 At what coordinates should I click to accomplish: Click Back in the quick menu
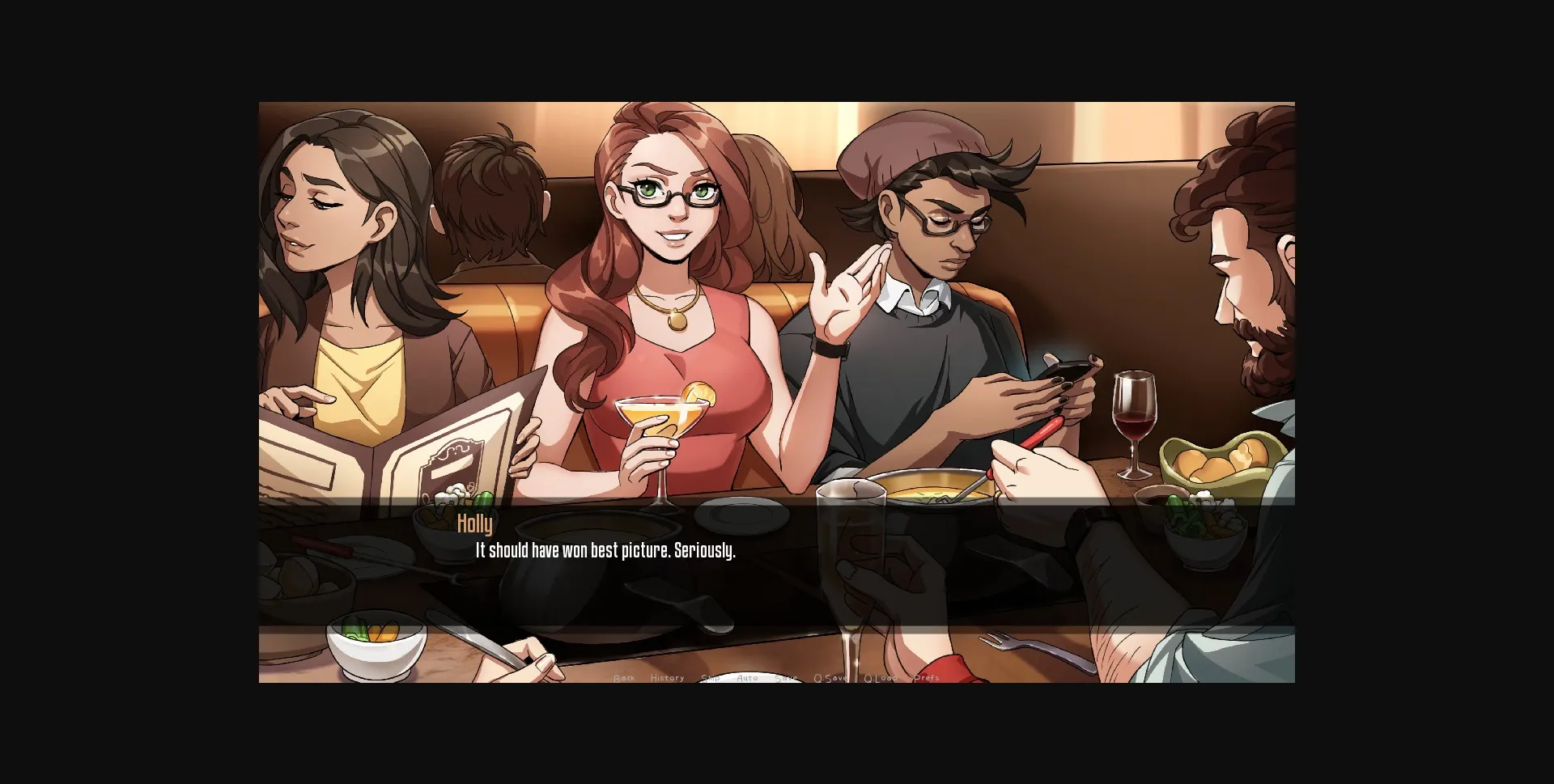coord(625,677)
